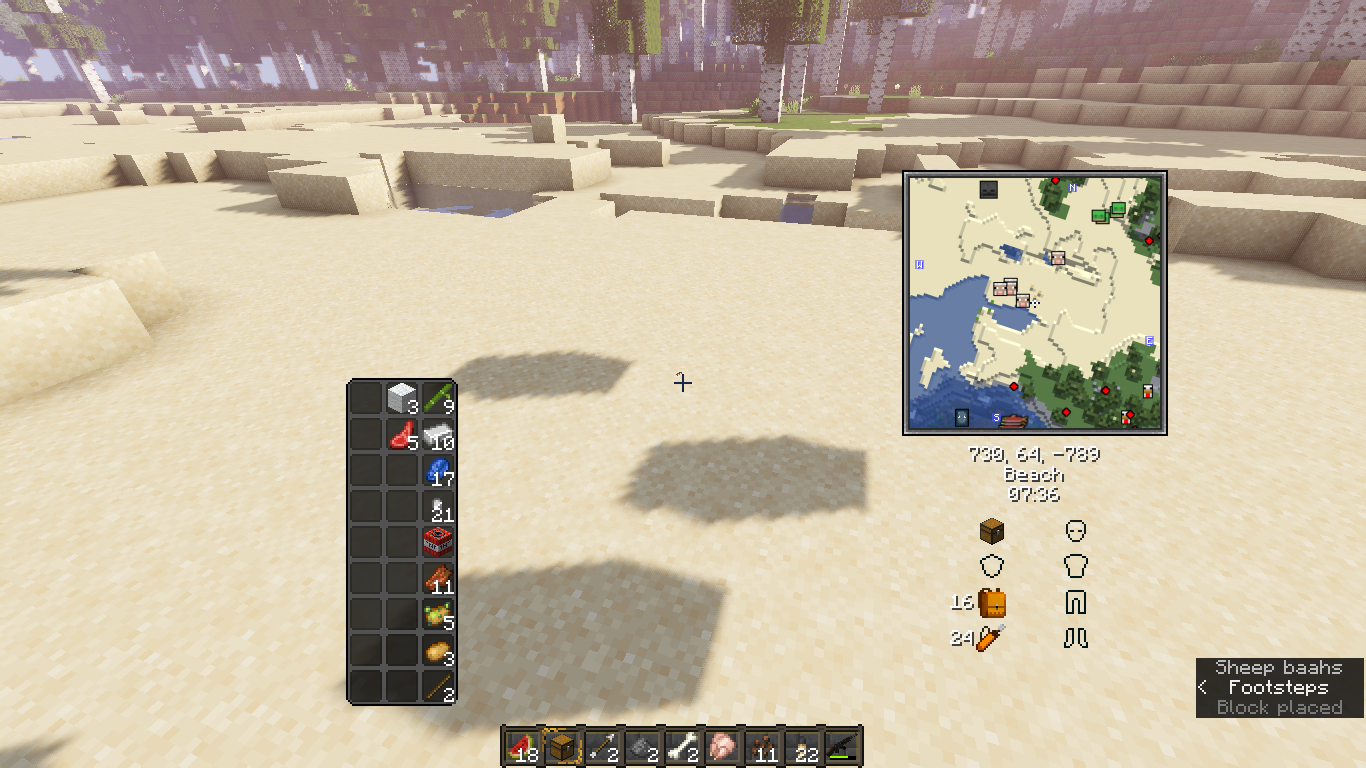Screen dimensions: 1366x768
Task: Pick the raw chicken hotbar slot
Action: tap(721, 746)
